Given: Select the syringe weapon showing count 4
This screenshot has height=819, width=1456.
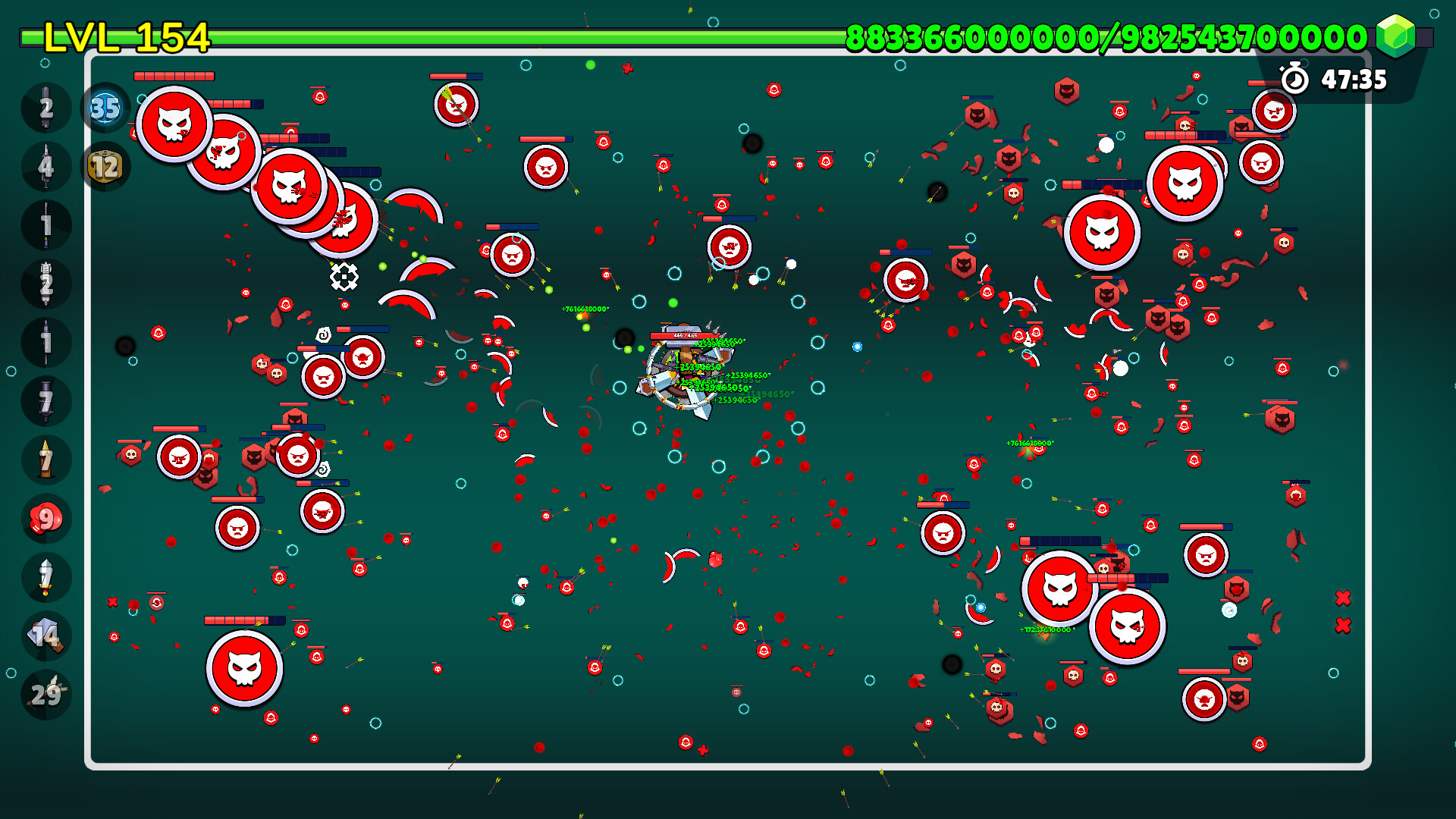Looking at the screenshot, I should click(x=45, y=166).
